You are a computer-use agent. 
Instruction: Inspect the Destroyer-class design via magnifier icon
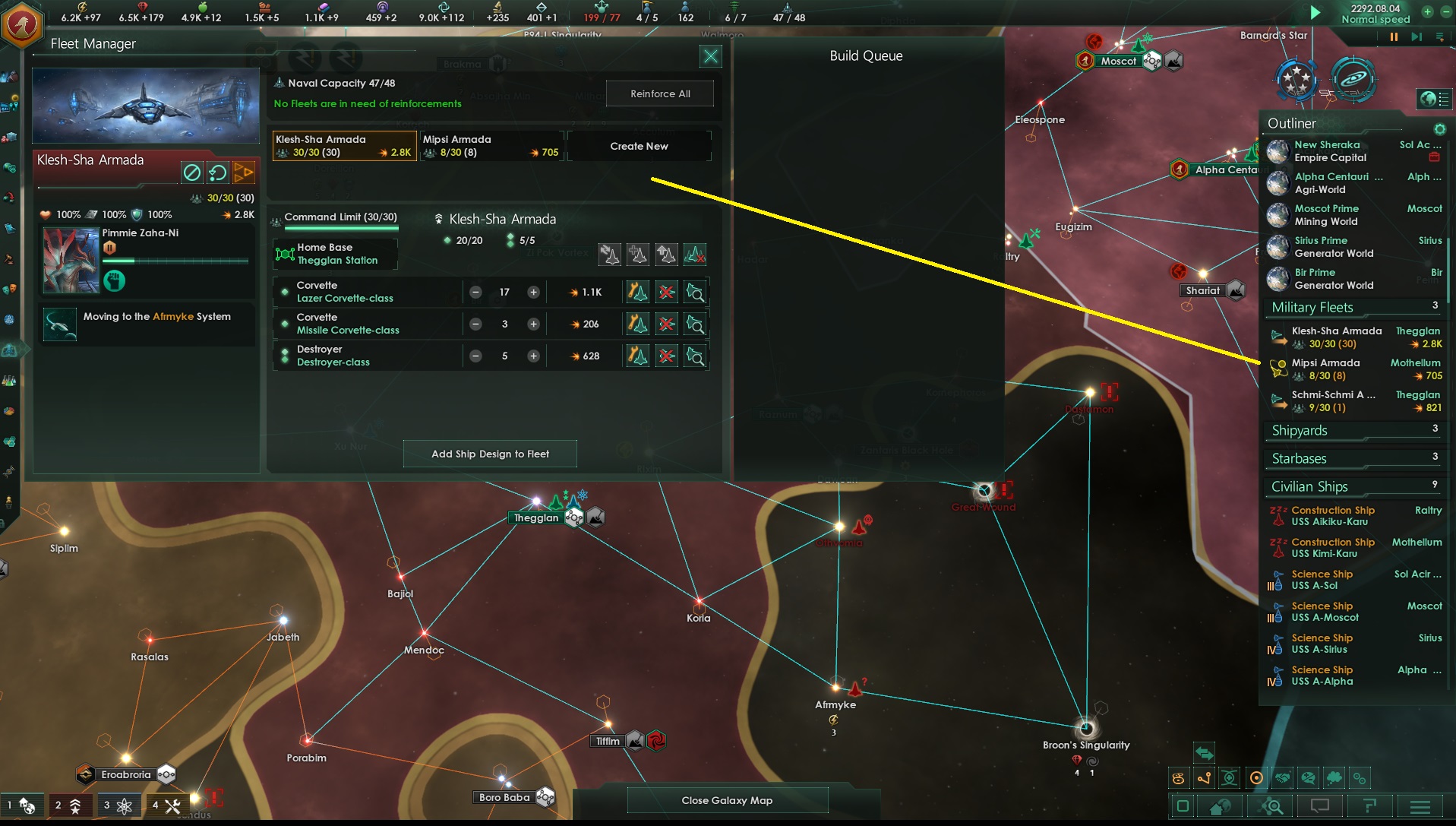coord(695,356)
